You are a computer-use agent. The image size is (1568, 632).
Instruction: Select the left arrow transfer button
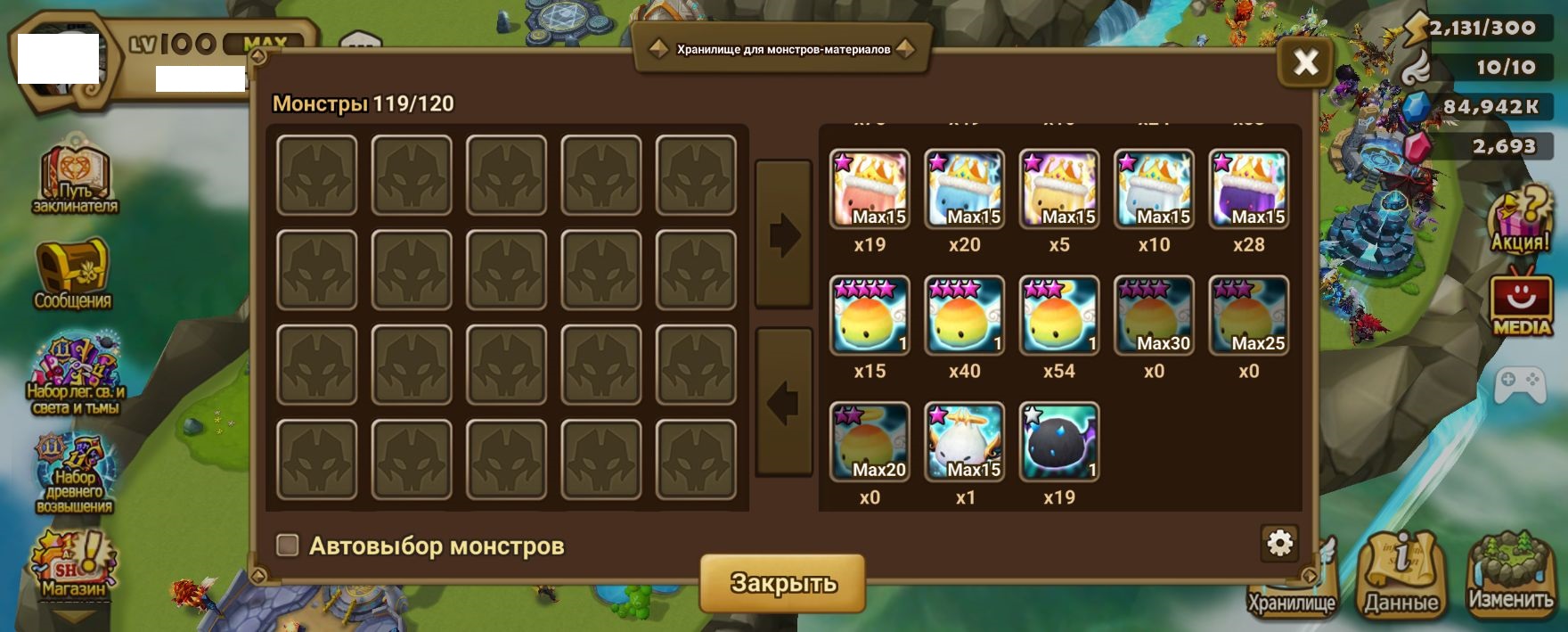coord(783,403)
